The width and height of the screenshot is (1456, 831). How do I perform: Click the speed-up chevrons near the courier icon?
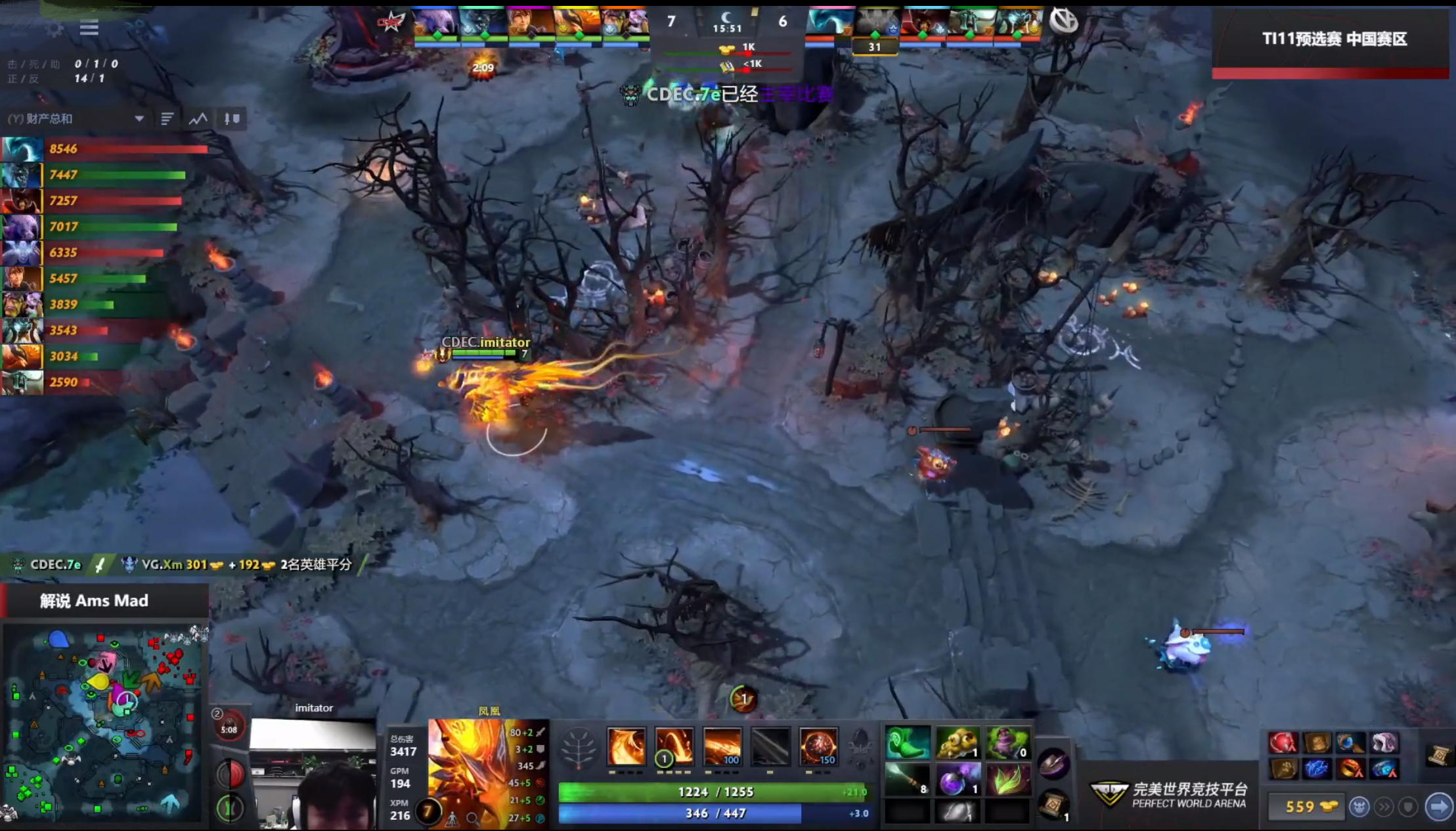[x=1382, y=807]
